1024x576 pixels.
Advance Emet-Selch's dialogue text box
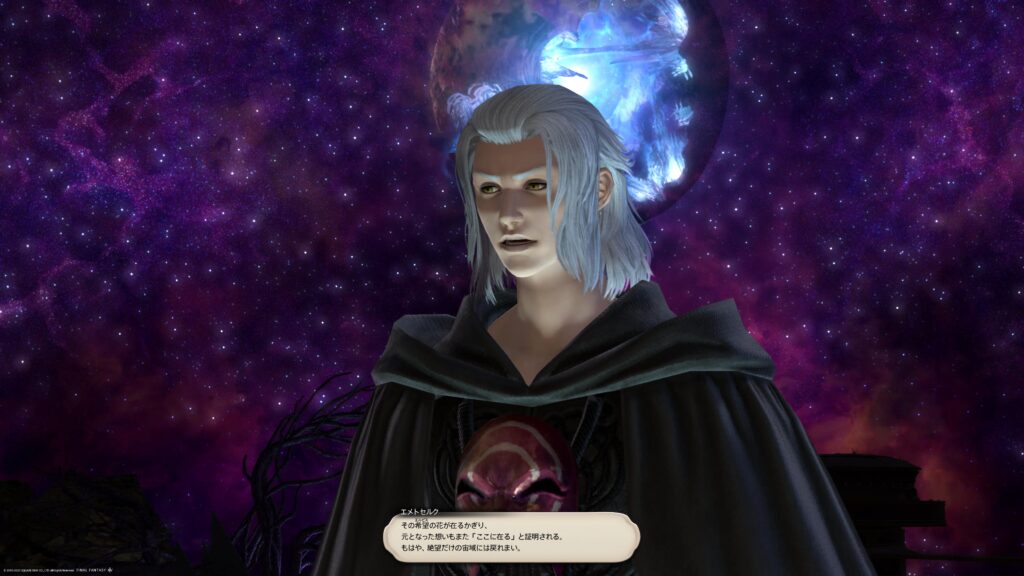(x=510, y=537)
